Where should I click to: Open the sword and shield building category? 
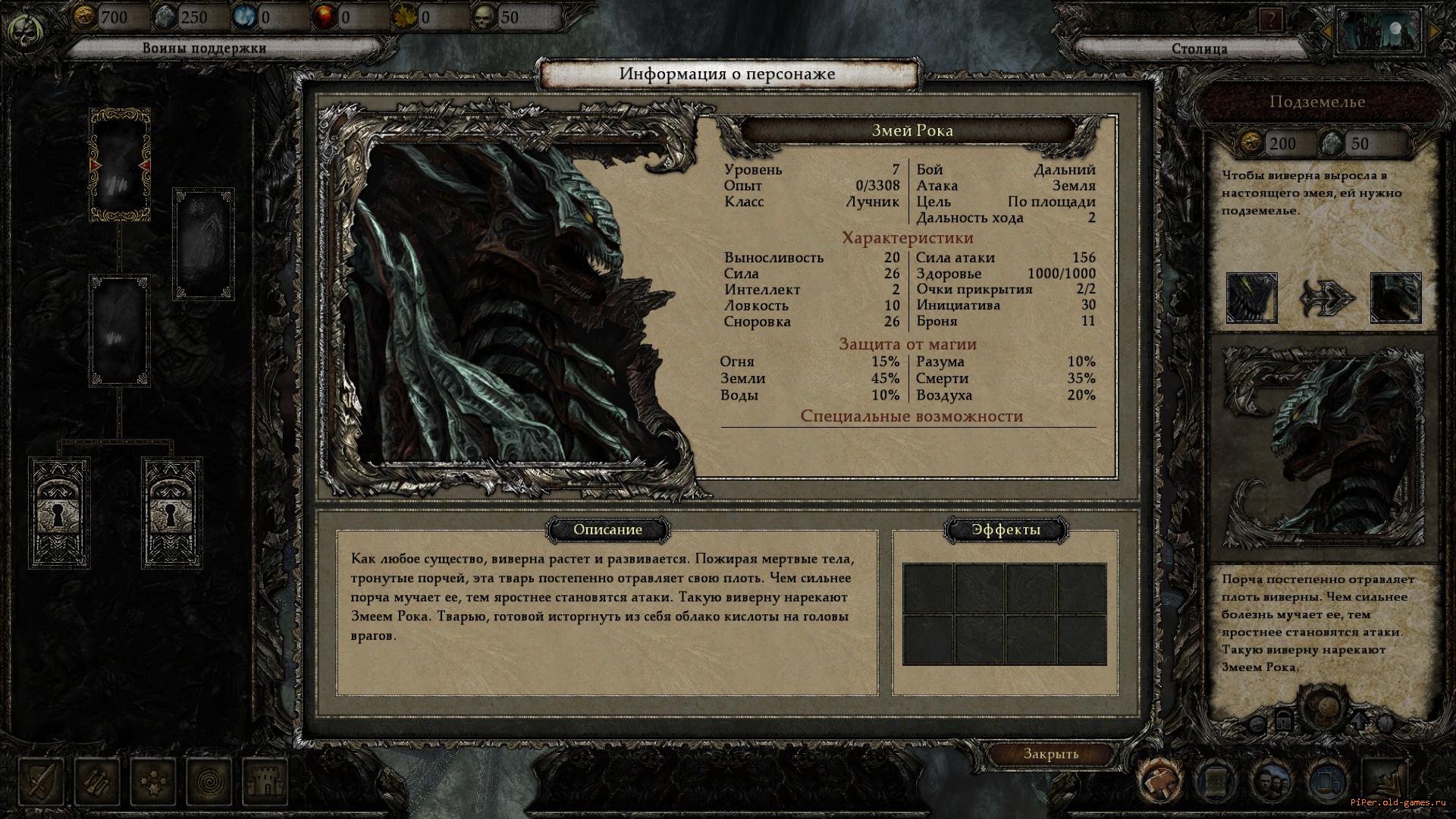(x=42, y=781)
